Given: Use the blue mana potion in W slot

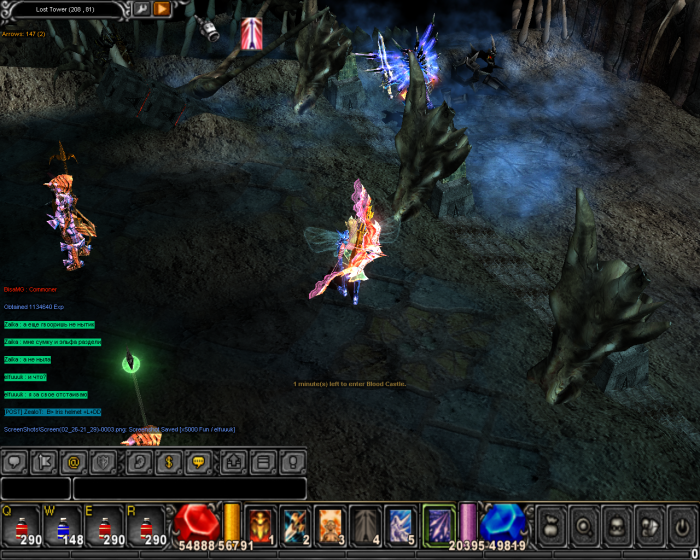Looking at the screenshot, I should click(63, 524).
